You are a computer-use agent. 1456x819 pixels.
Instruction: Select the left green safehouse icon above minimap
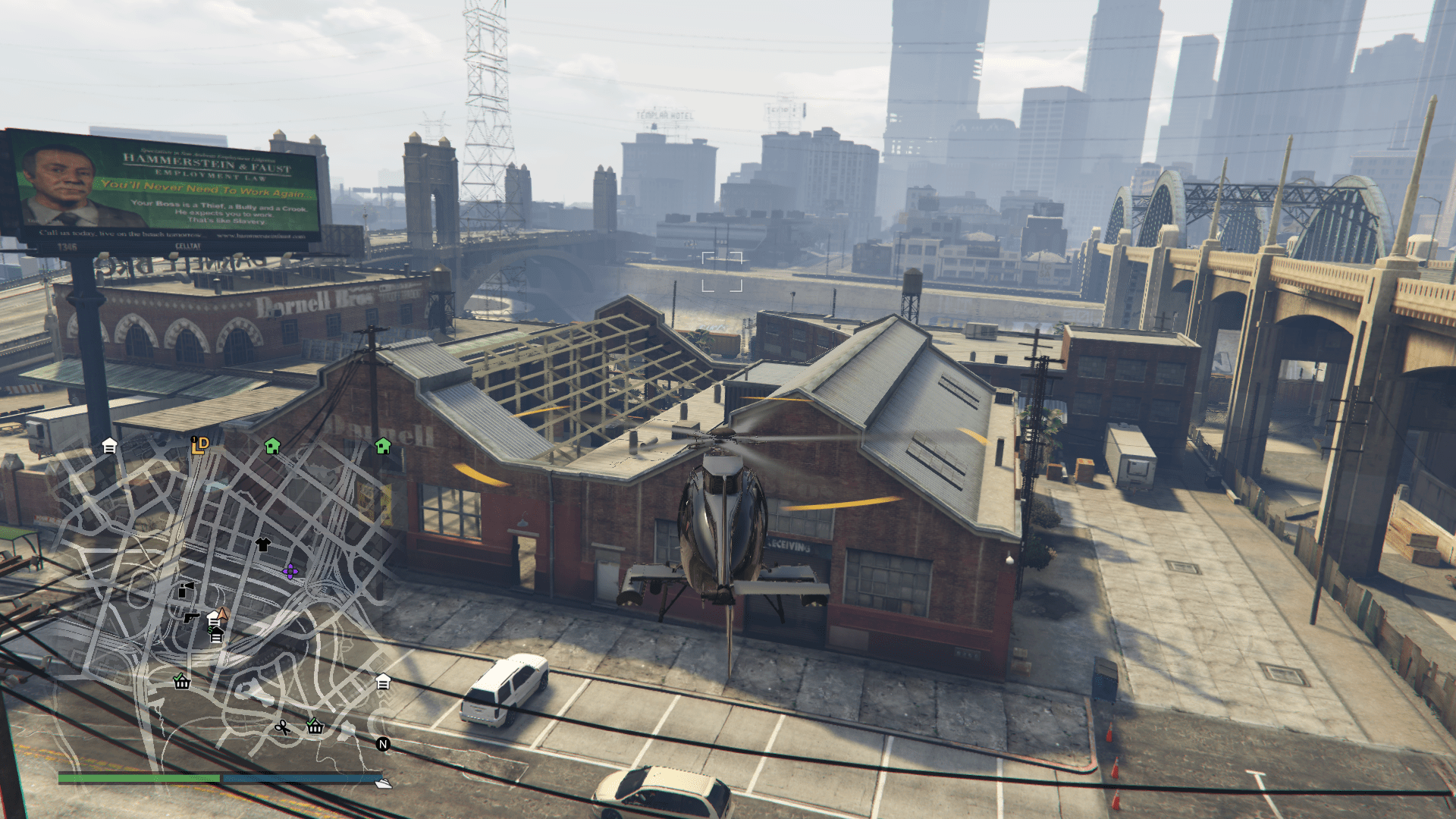[x=272, y=447]
